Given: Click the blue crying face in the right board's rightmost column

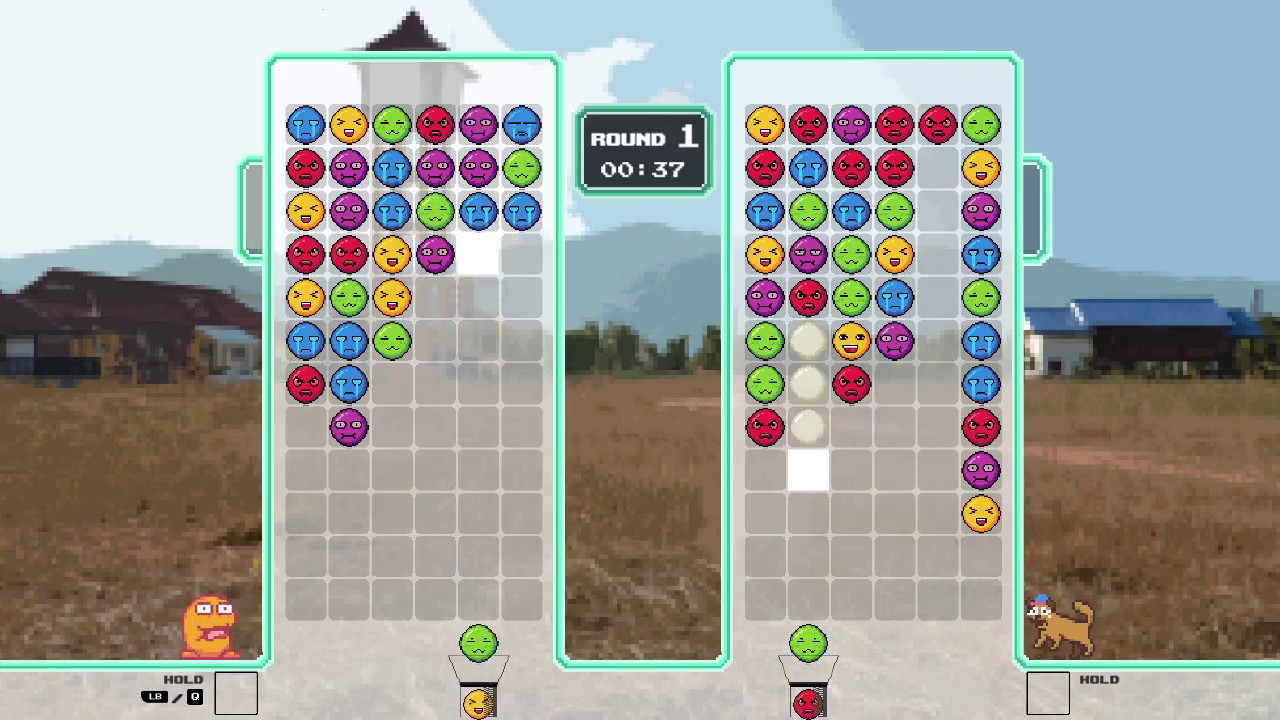Looking at the screenshot, I should click(981, 340).
